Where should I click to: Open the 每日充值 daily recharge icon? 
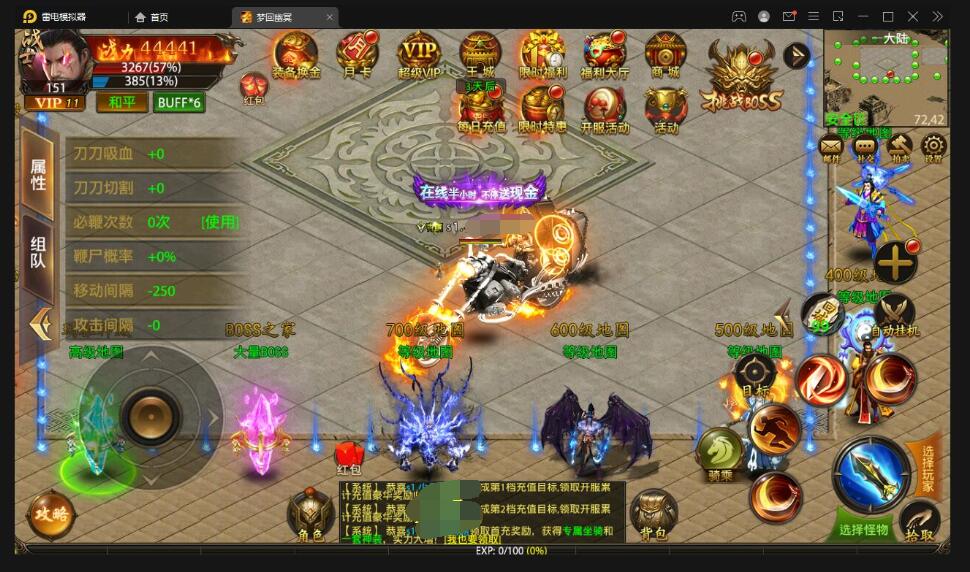[481, 108]
